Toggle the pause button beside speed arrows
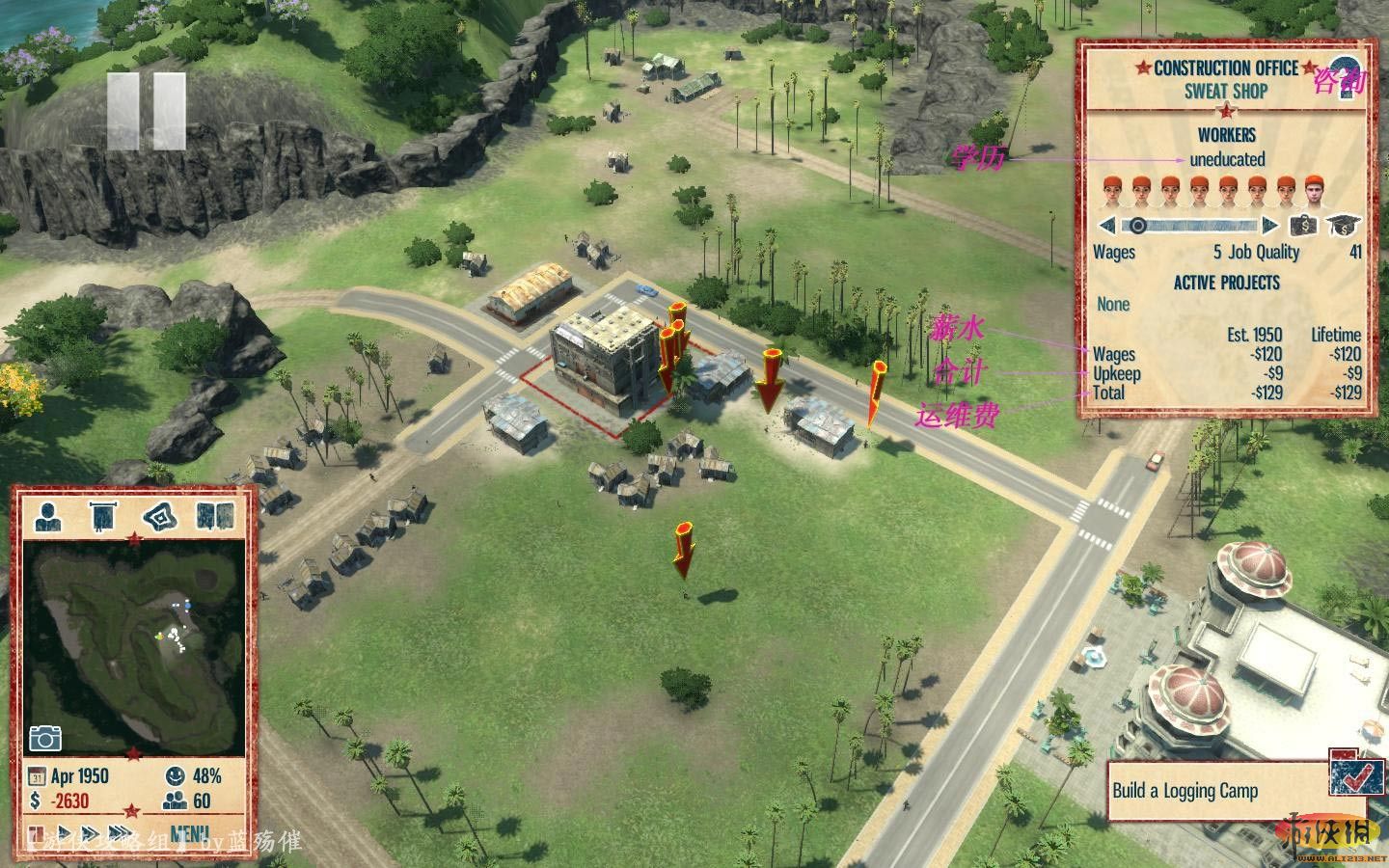 pyautogui.click(x=37, y=832)
